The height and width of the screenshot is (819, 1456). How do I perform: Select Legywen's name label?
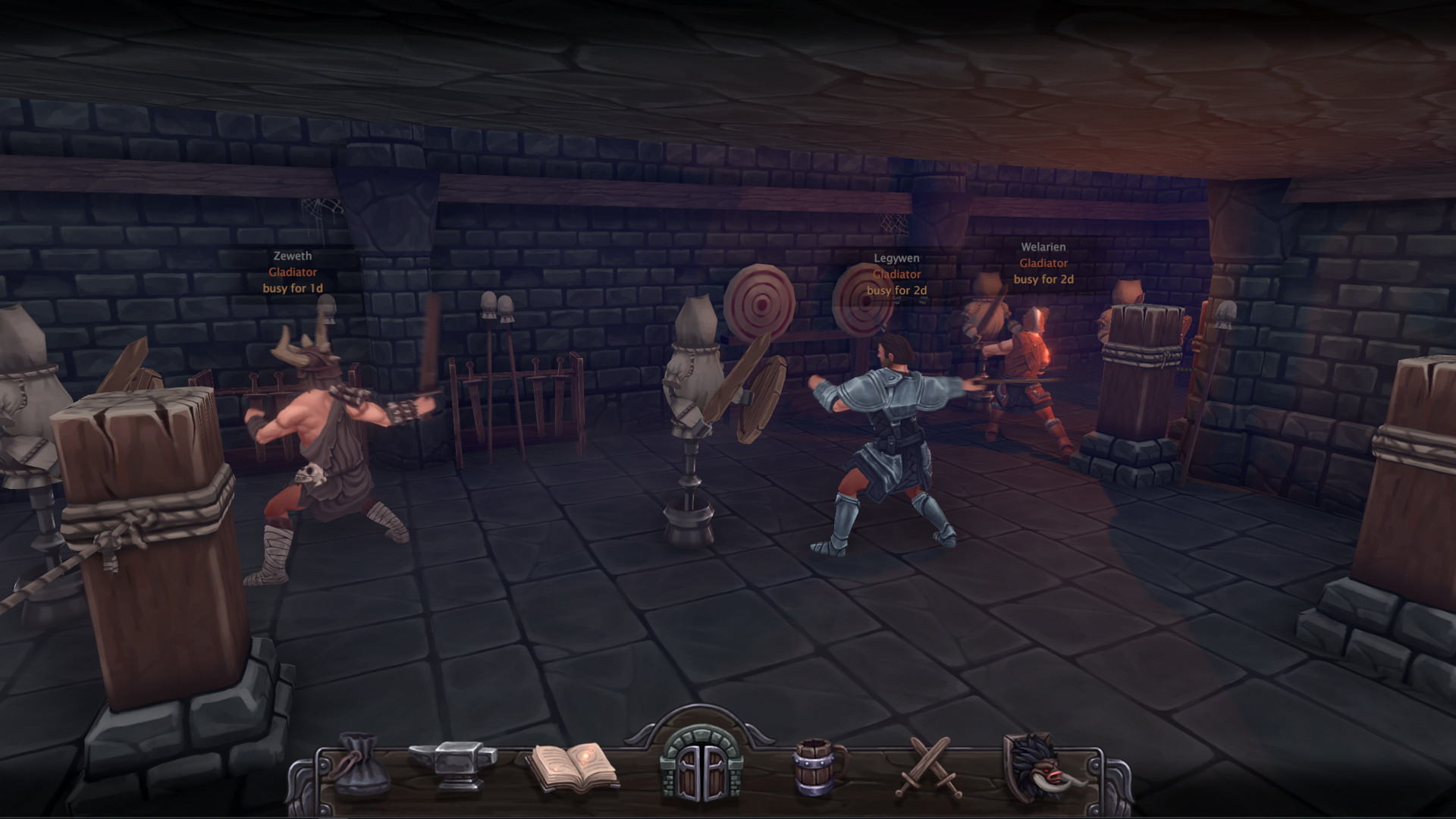click(896, 258)
